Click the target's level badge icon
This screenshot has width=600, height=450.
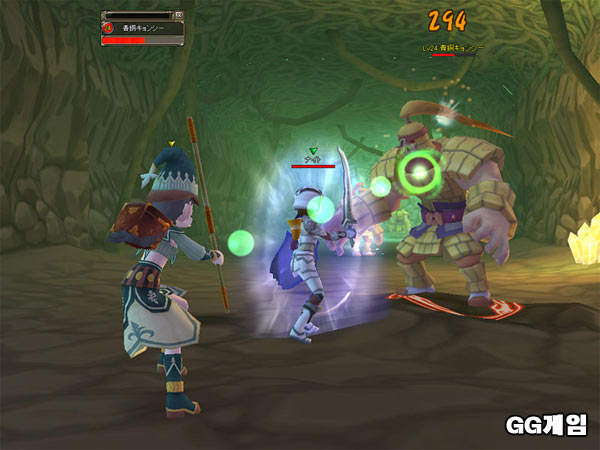tap(108, 29)
